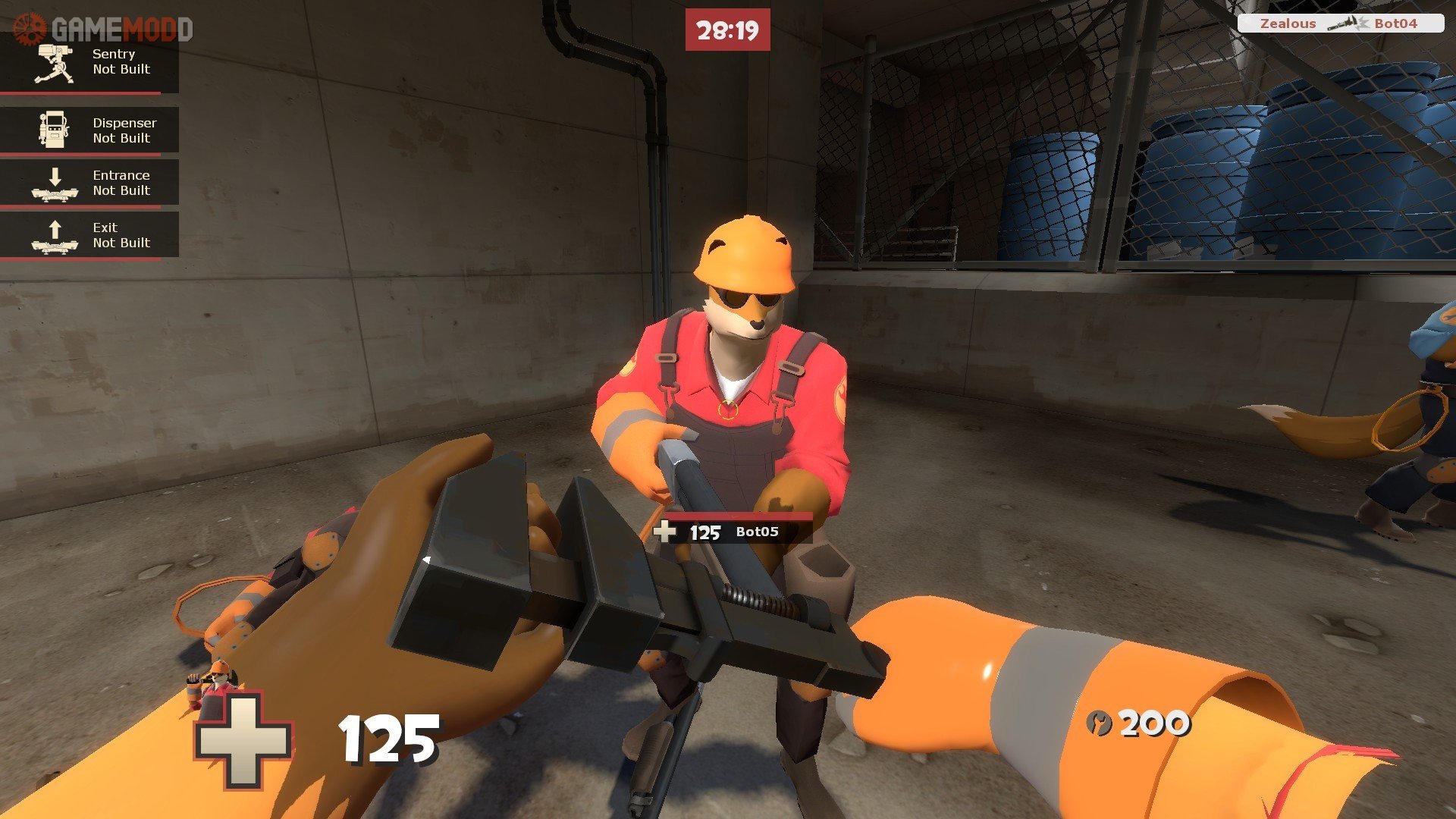The width and height of the screenshot is (1456, 819).
Task: Click the plus icon on Bot05's health tag
Action: coord(665,533)
